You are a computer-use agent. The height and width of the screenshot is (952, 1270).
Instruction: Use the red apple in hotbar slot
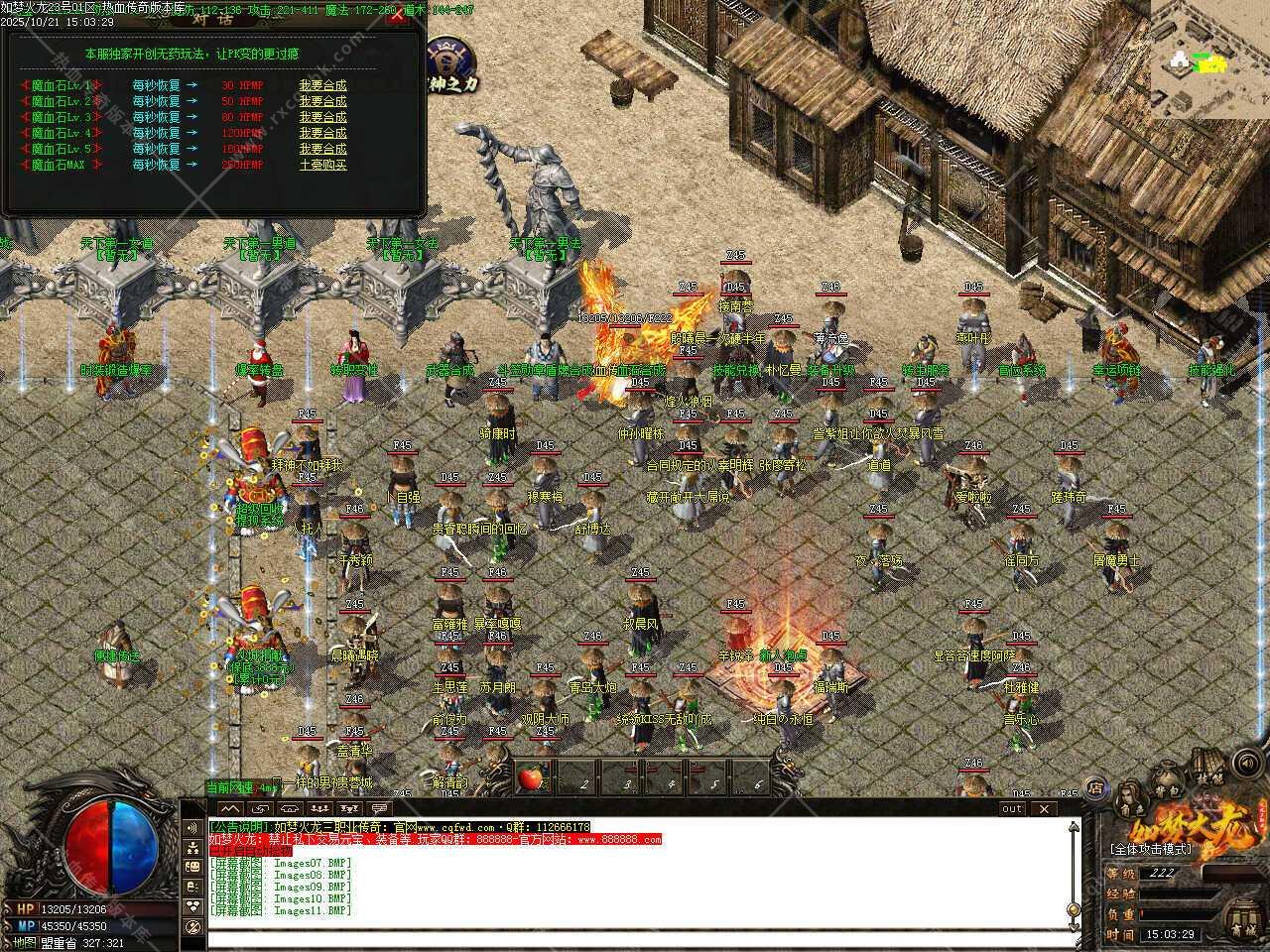(x=530, y=778)
